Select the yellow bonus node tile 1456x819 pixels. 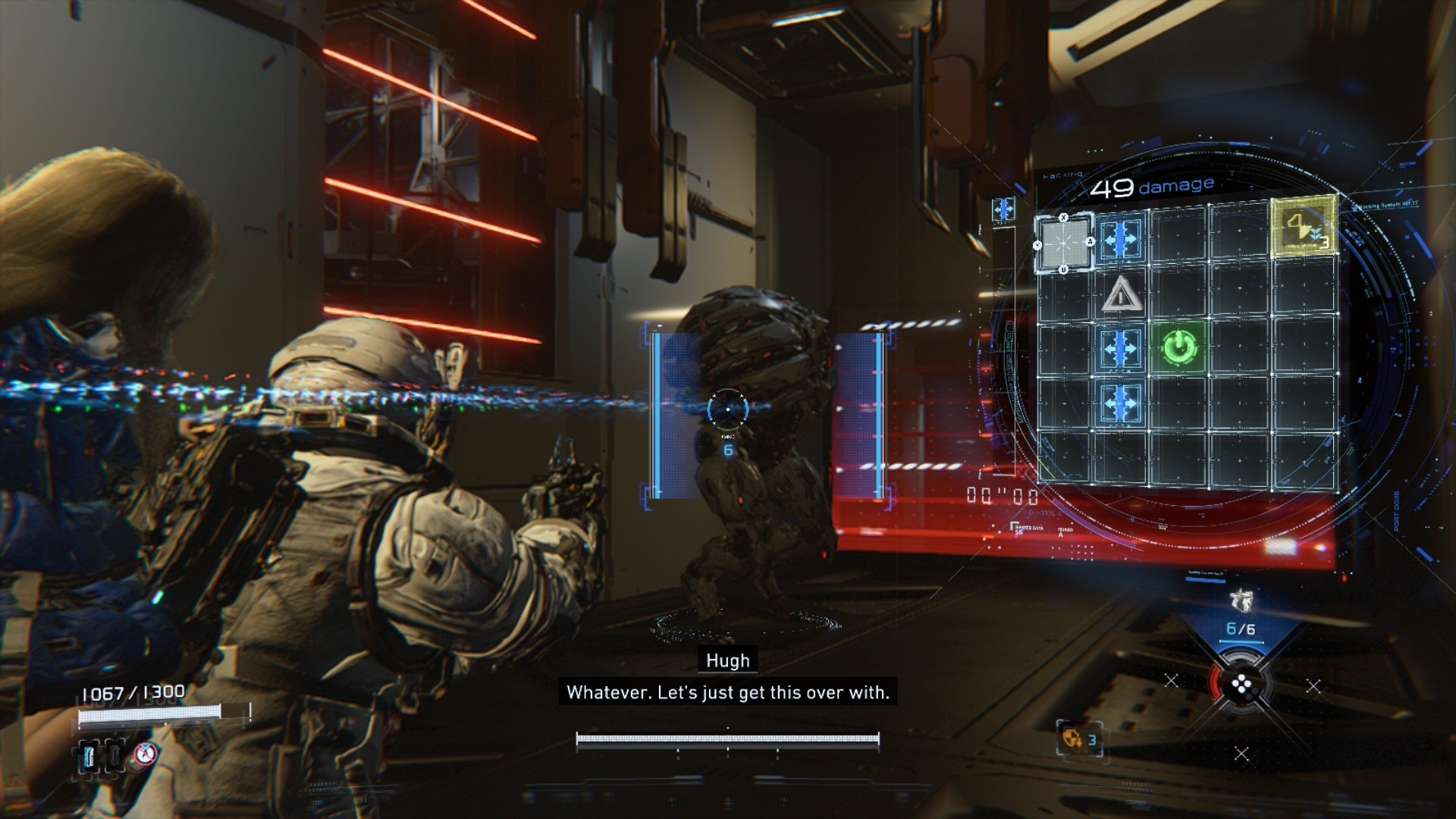pyautogui.click(x=1303, y=227)
